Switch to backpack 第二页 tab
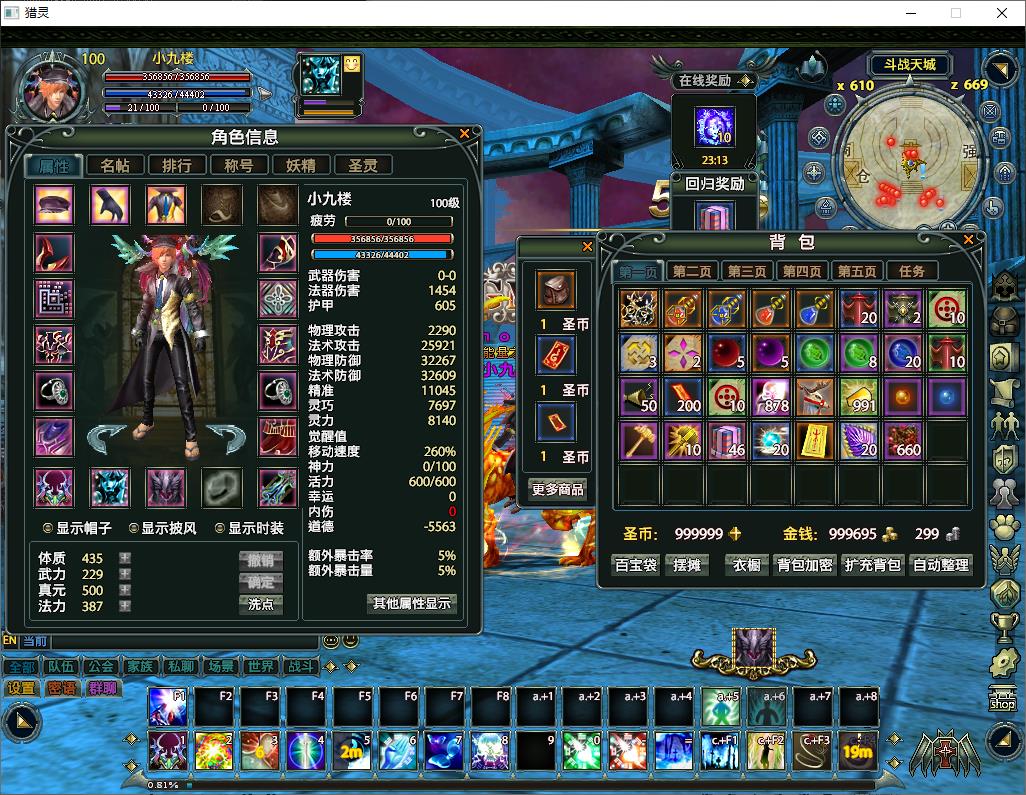This screenshot has width=1026, height=795. coord(692,271)
